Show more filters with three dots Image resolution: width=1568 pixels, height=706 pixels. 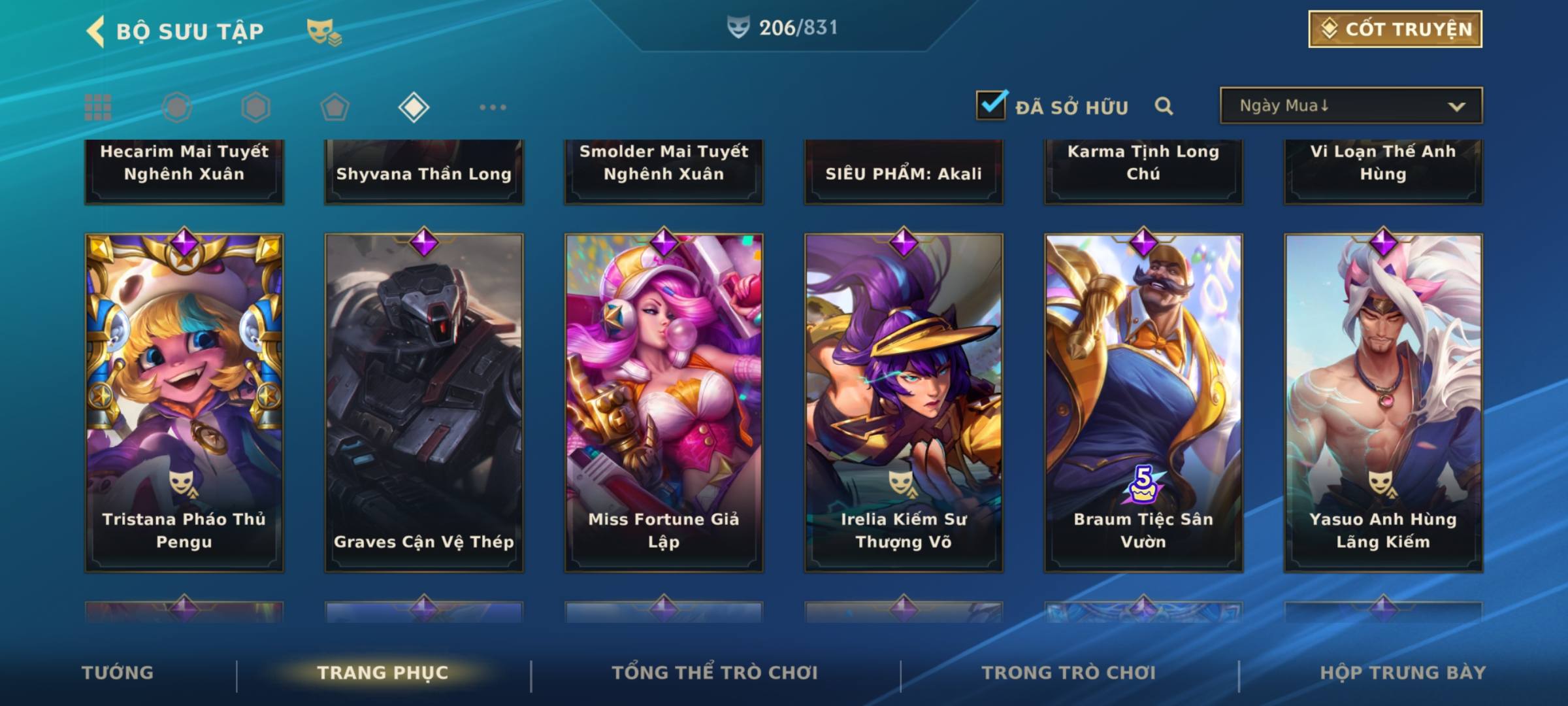point(493,107)
